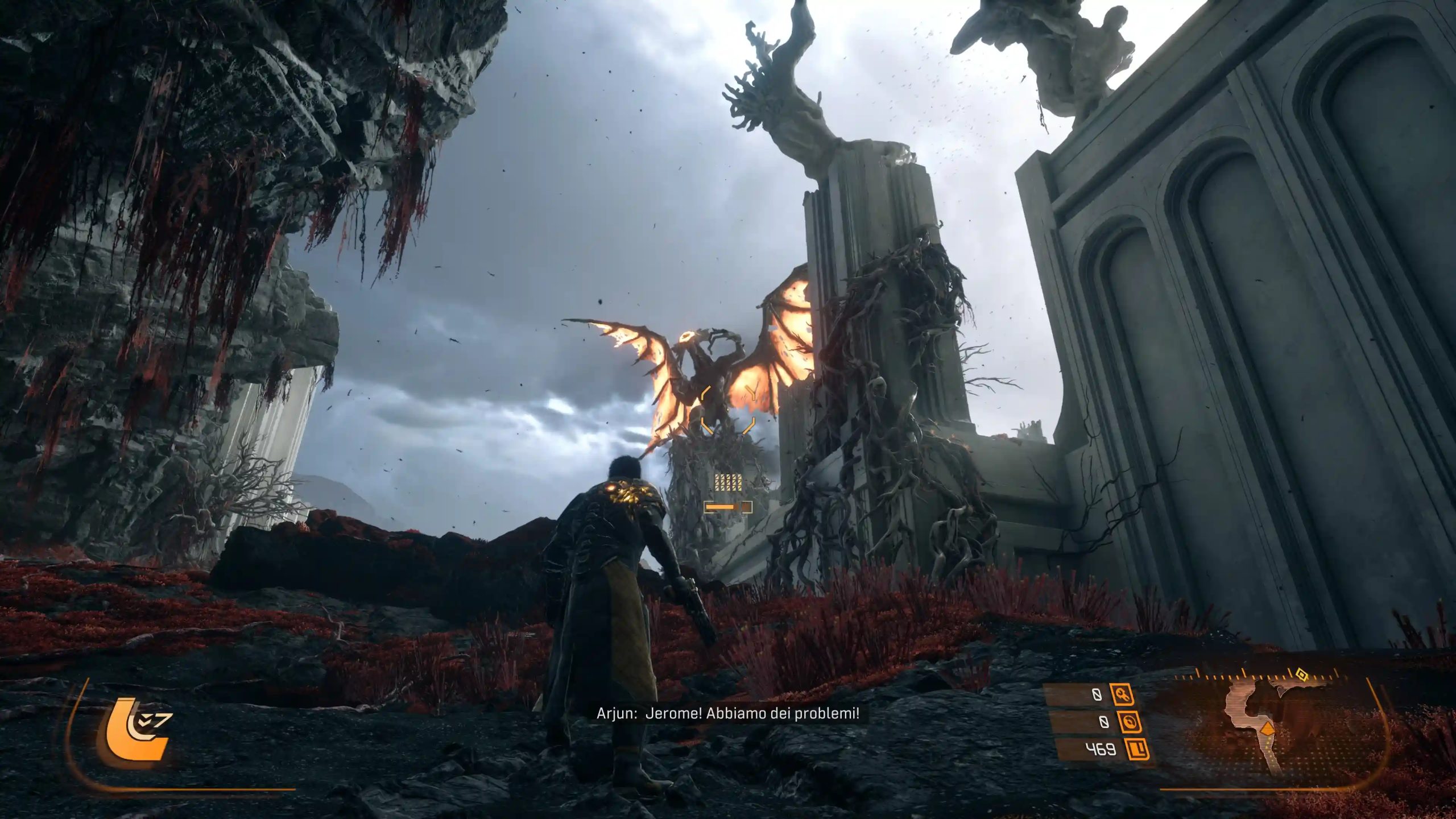Select the yellow diamond objective marker on compass
The height and width of the screenshot is (819, 1456).
(1301, 675)
